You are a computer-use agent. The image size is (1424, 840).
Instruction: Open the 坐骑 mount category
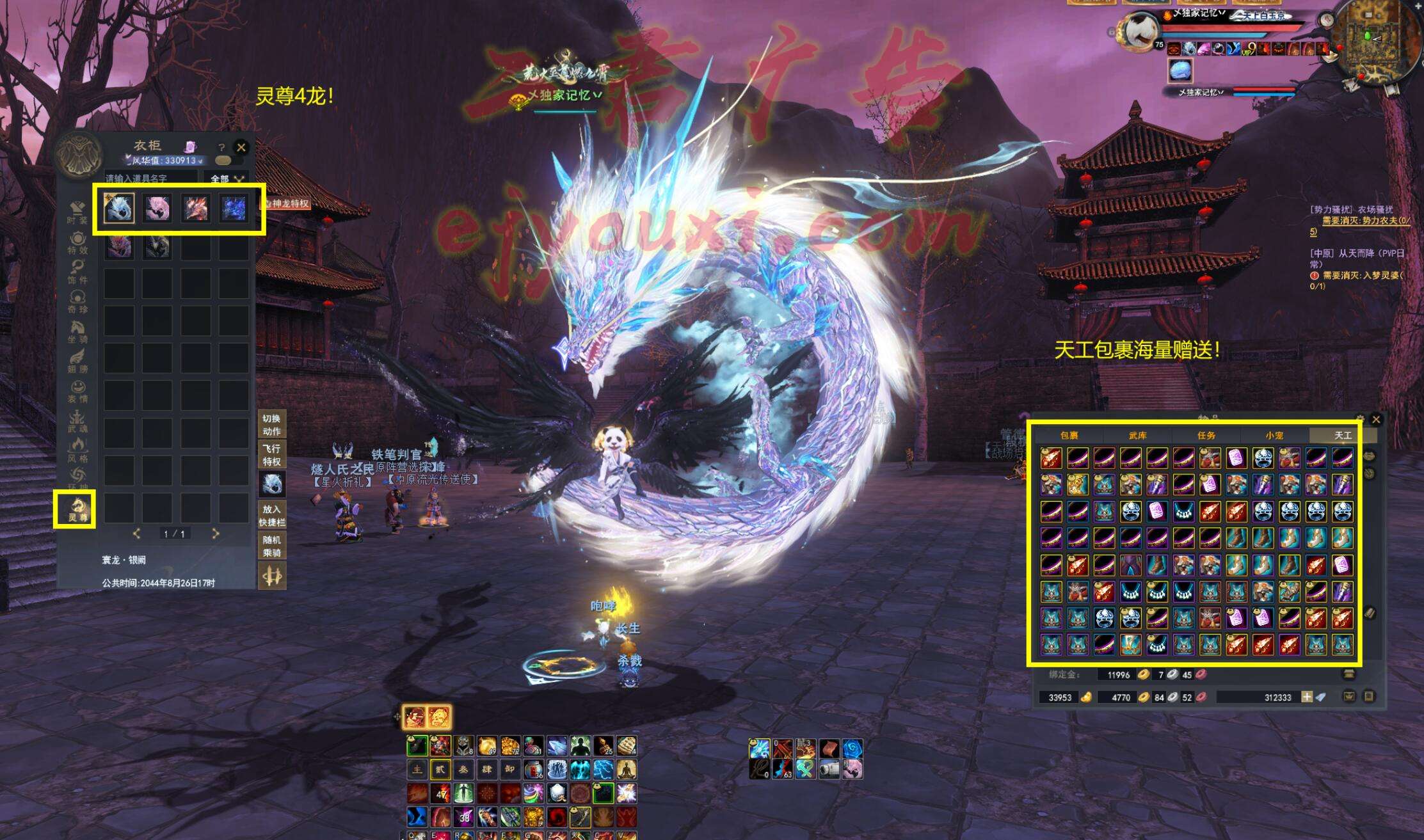point(77,331)
